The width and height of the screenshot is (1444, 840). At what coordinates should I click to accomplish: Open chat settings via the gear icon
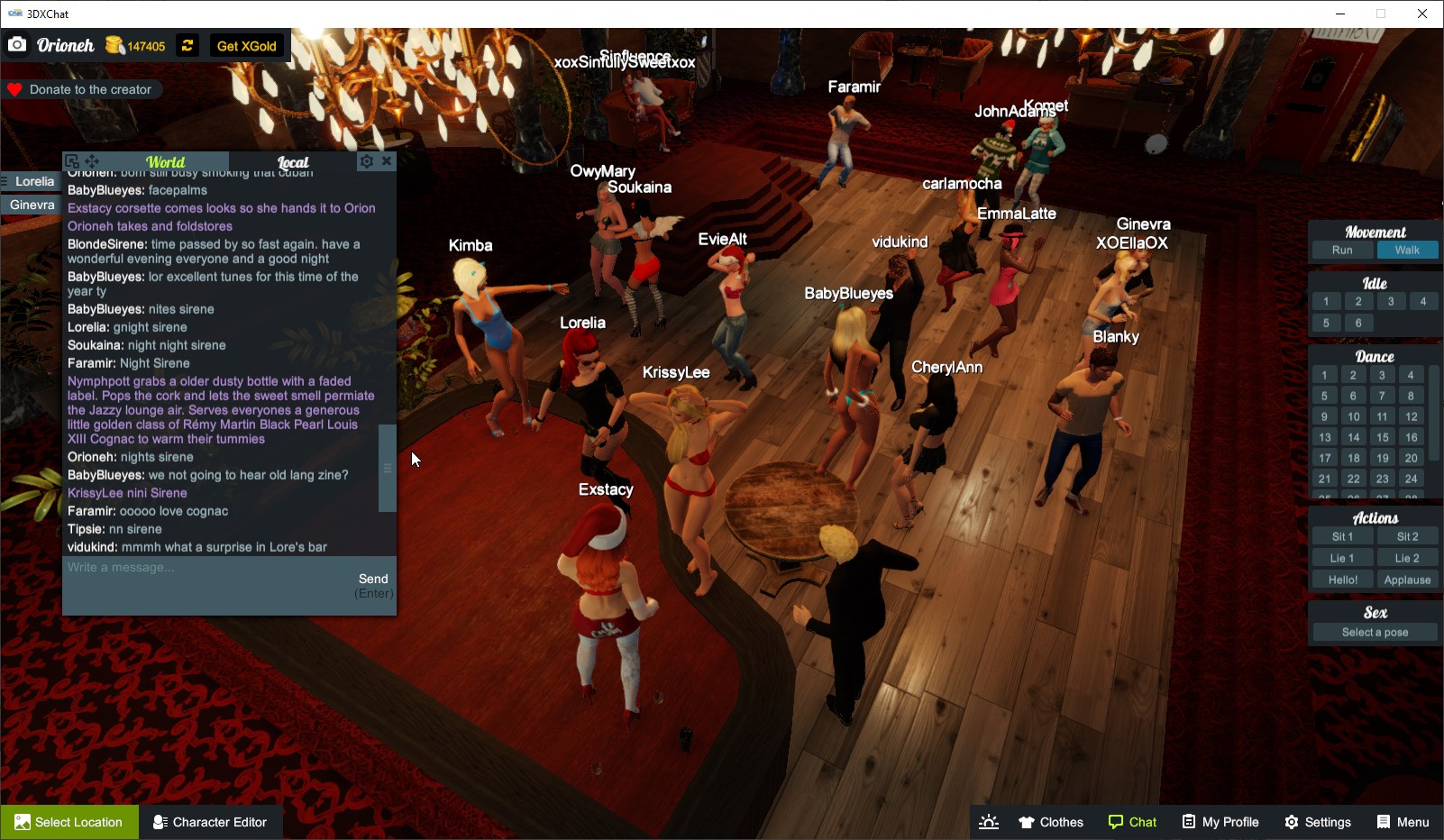click(366, 160)
